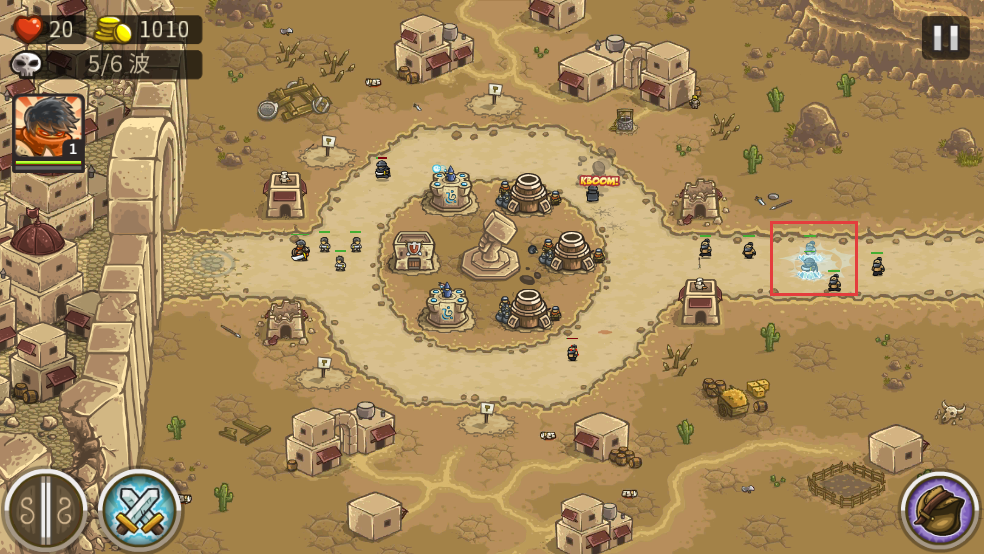Pause the game
The width and height of the screenshot is (984, 554).
pos(945,38)
